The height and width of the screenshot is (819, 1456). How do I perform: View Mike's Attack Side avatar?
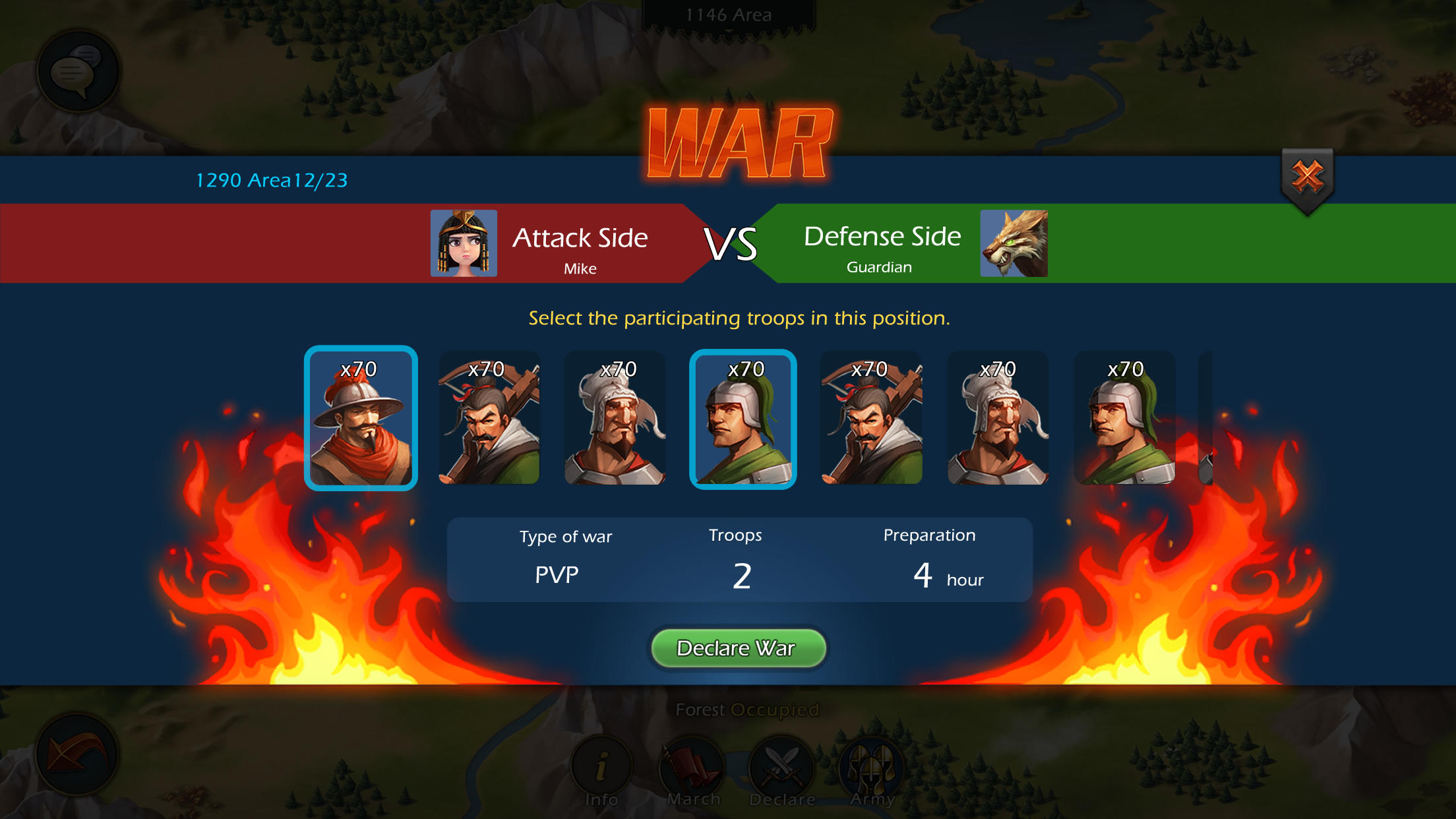[463, 243]
